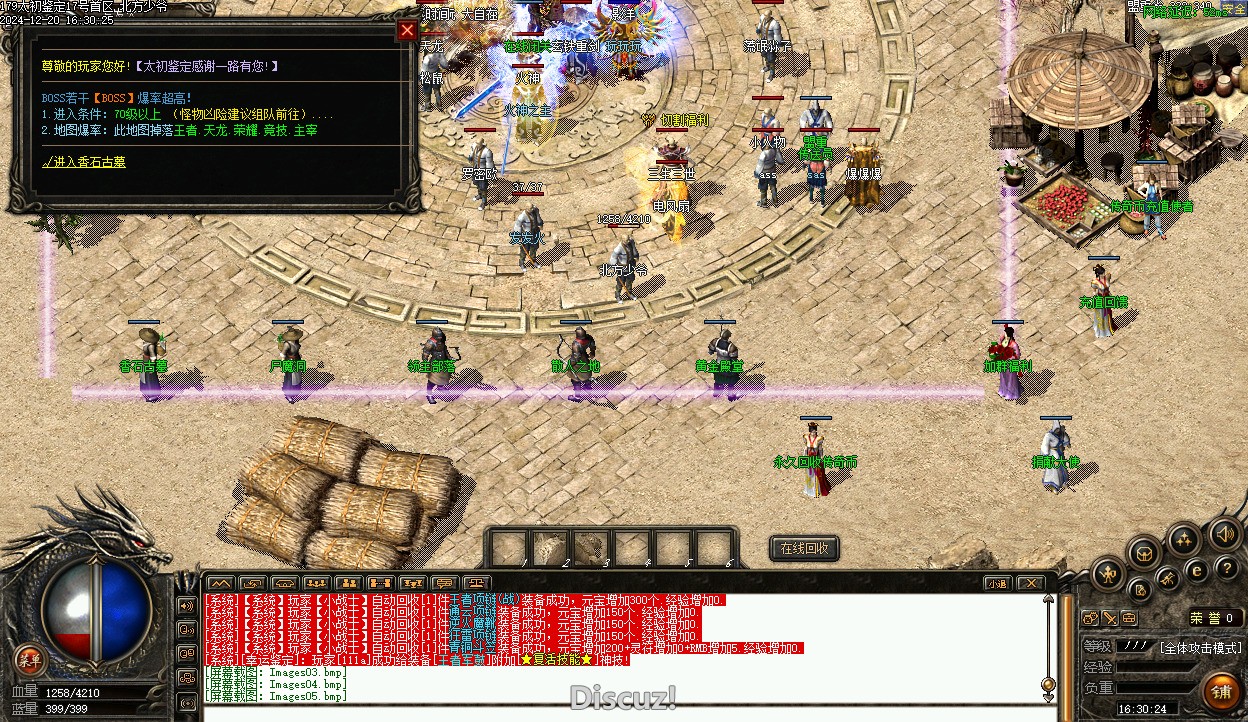Open the character warrior icon
This screenshot has width=1248, height=722.
pos(1109,574)
